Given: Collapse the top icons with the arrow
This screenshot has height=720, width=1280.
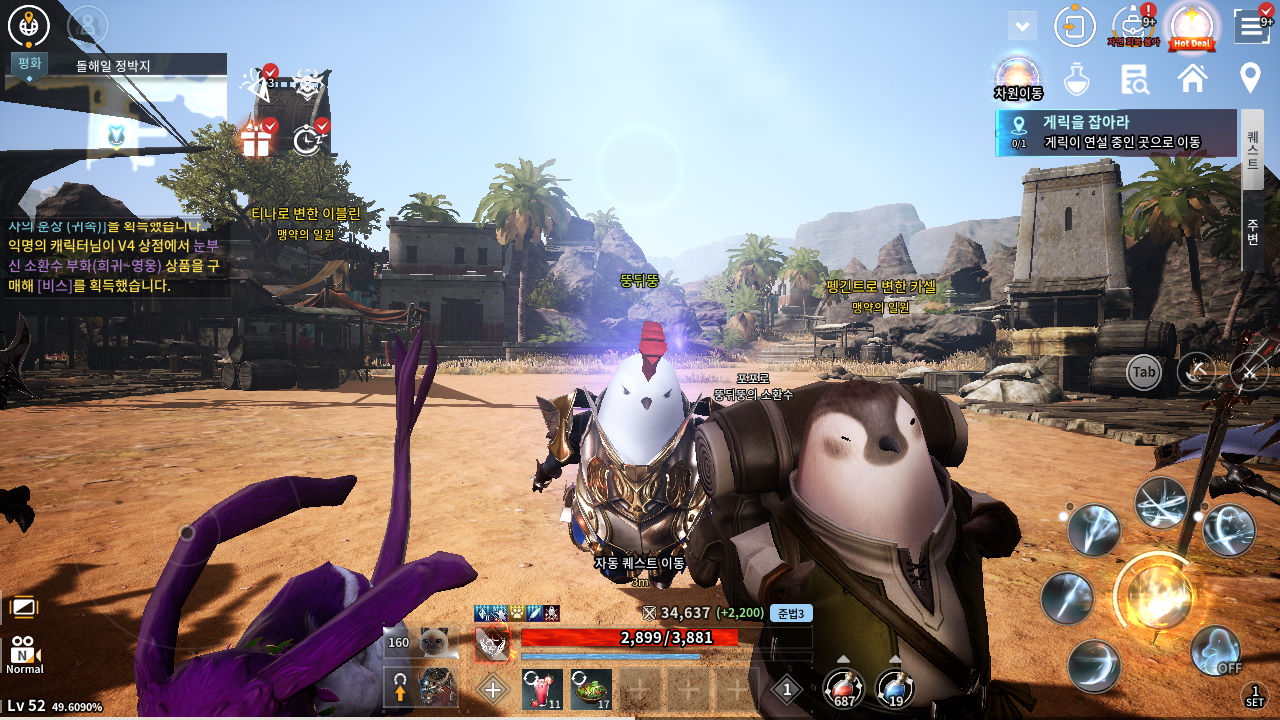Looking at the screenshot, I should click(1022, 26).
